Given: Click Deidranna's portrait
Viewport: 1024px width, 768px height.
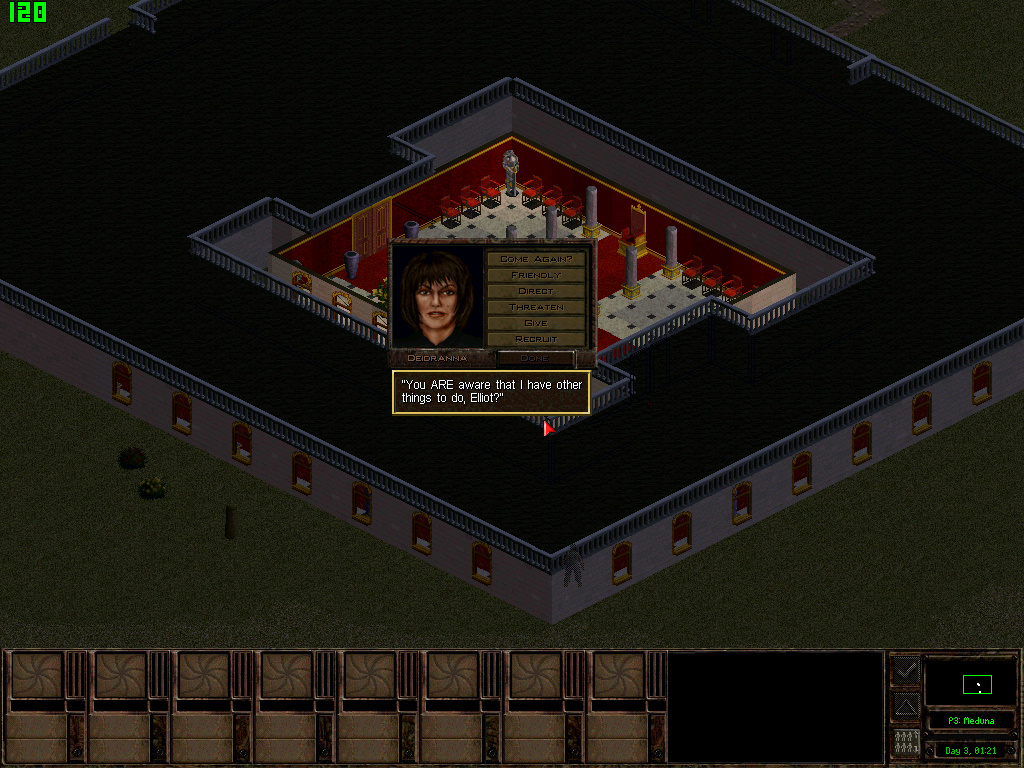Looking at the screenshot, I should point(438,297).
